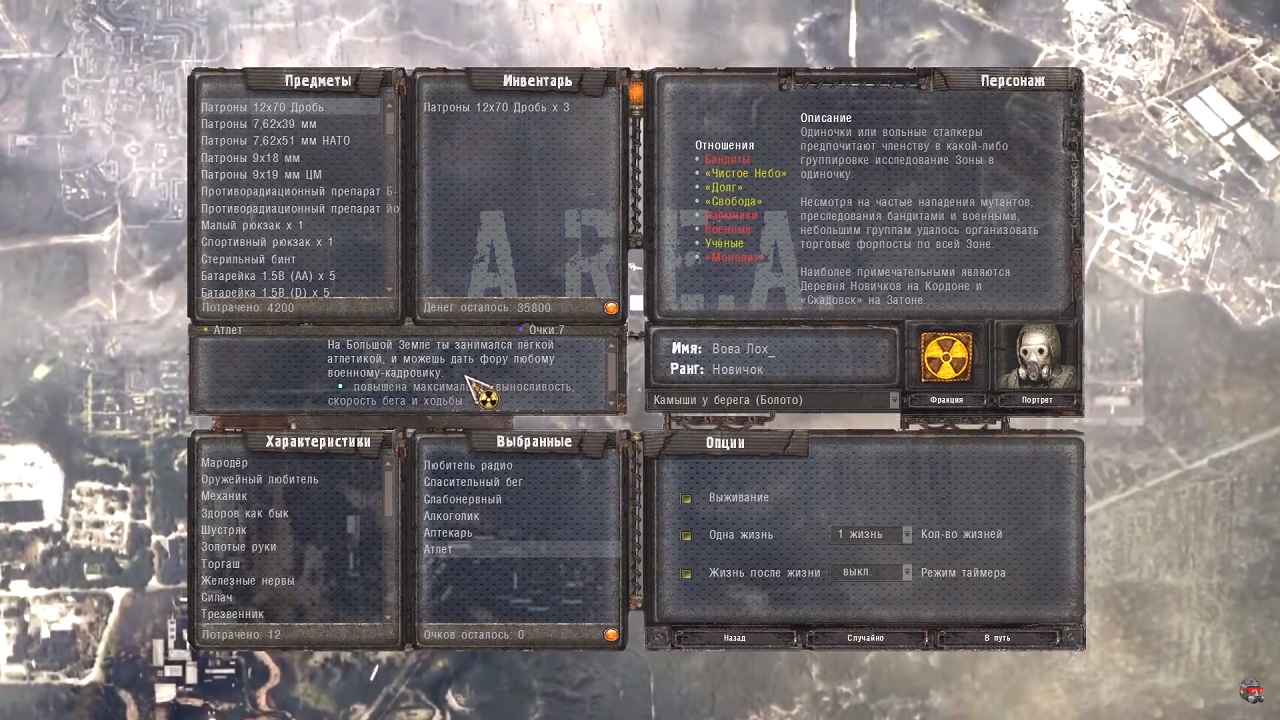This screenshot has width=1280, height=720.
Task: Select Патроны 7,62x39 мм in items list
Action: click(x=259, y=124)
